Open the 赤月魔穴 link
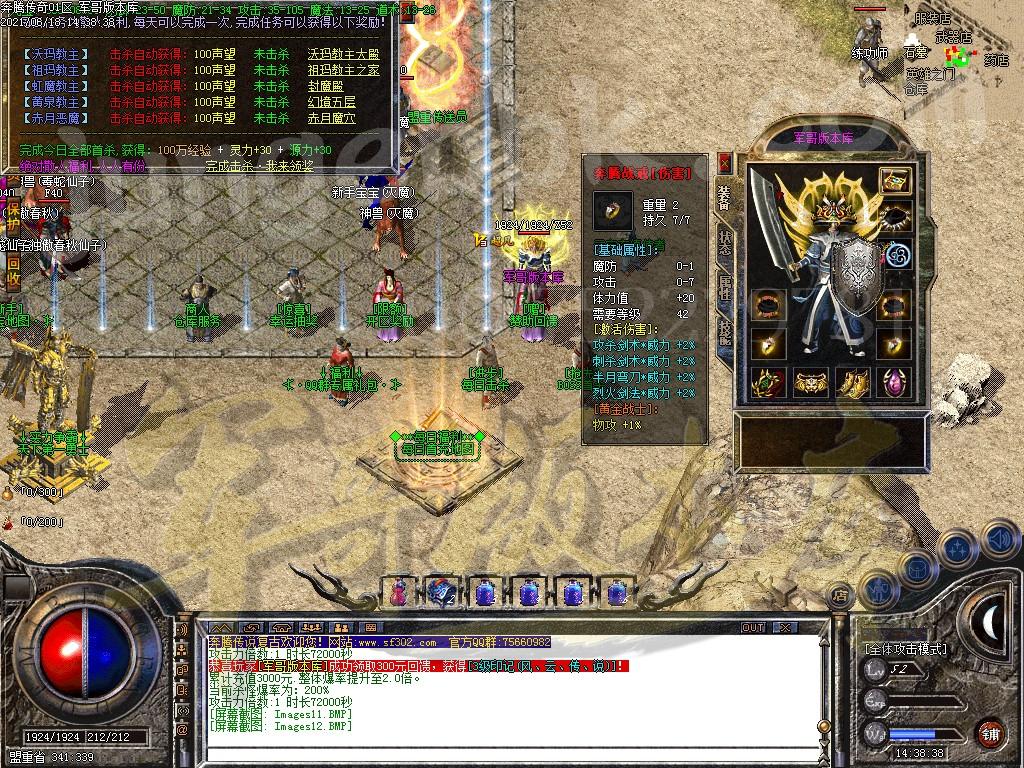The height and width of the screenshot is (768, 1024). tap(330, 117)
